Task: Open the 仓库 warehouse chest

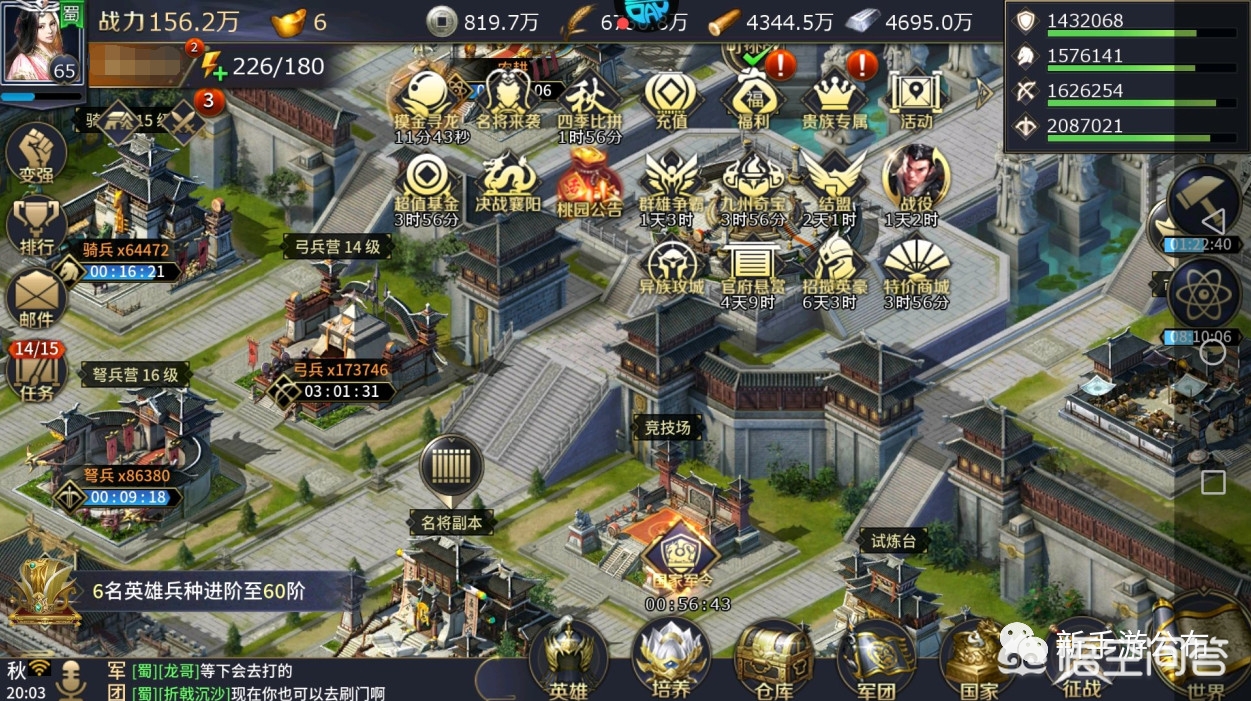Action: (774, 655)
